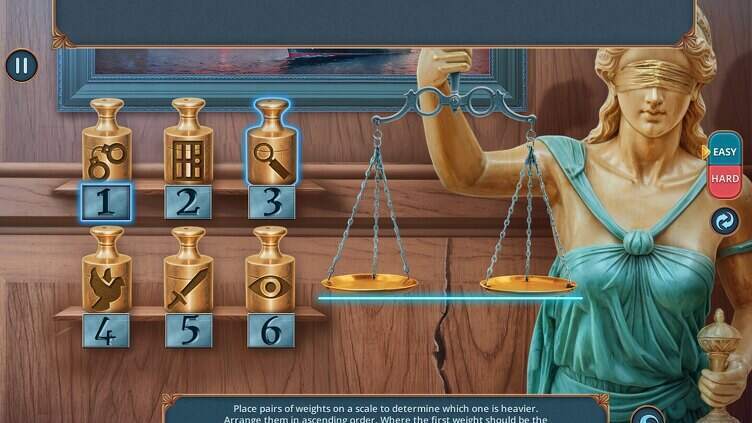This screenshot has height=423, width=752.
Task: Pick the prison bars weight
Action: click(189, 146)
